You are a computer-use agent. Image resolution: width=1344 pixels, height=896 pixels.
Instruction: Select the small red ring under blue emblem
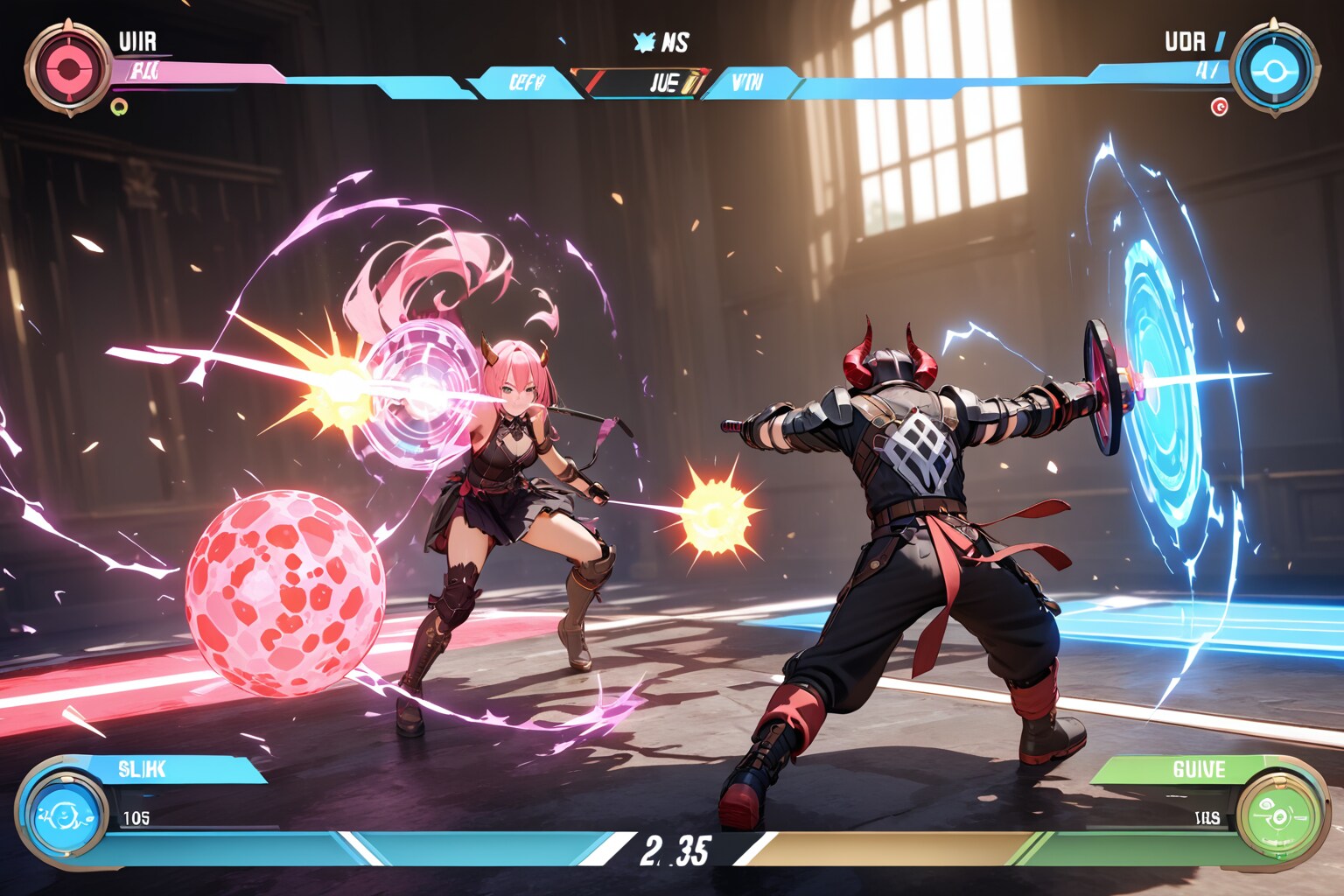(x=1219, y=107)
